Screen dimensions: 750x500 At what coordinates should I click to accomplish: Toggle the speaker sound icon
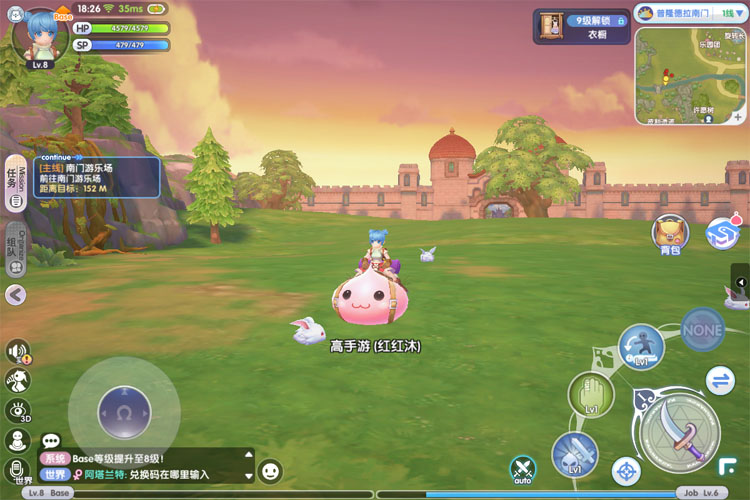[x=17, y=351]
